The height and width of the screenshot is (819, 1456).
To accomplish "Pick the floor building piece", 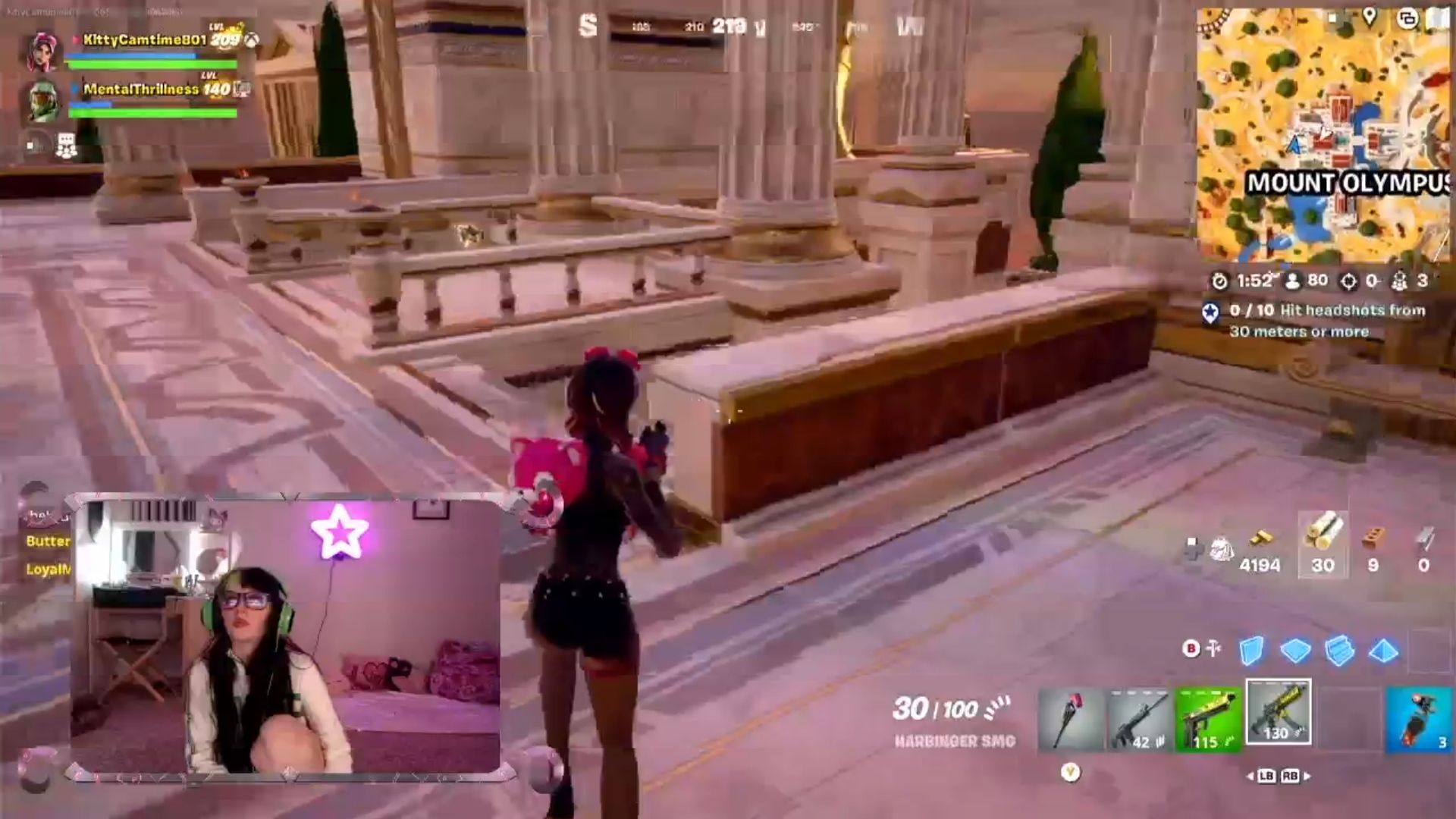I will pyautogui.click(x=1295, y=651).
